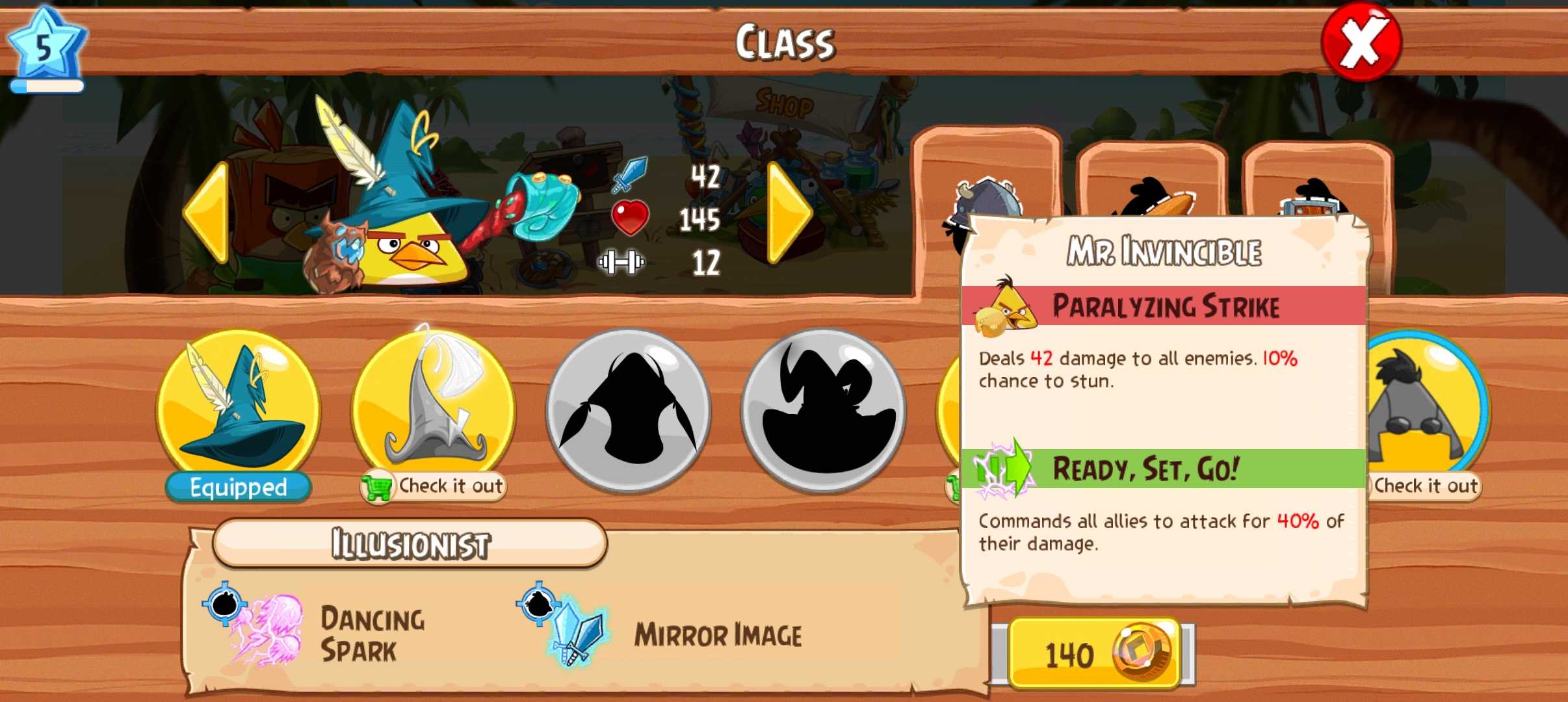
Task: Show the previous bird with left arrow
Action: pyautogui.click(x=207, y=213)
